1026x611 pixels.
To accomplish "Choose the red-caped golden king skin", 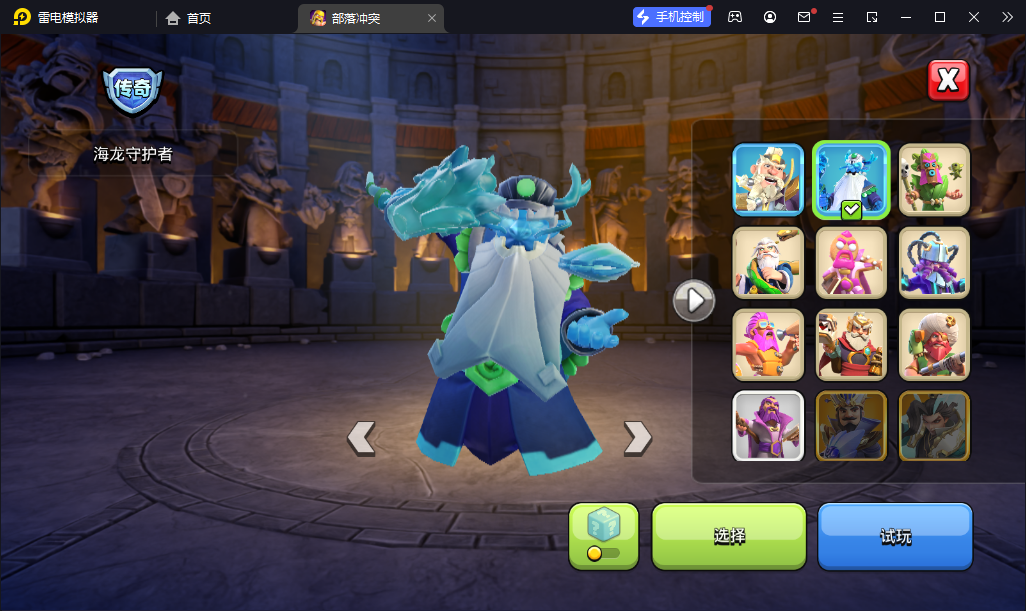I will (851, 344).
